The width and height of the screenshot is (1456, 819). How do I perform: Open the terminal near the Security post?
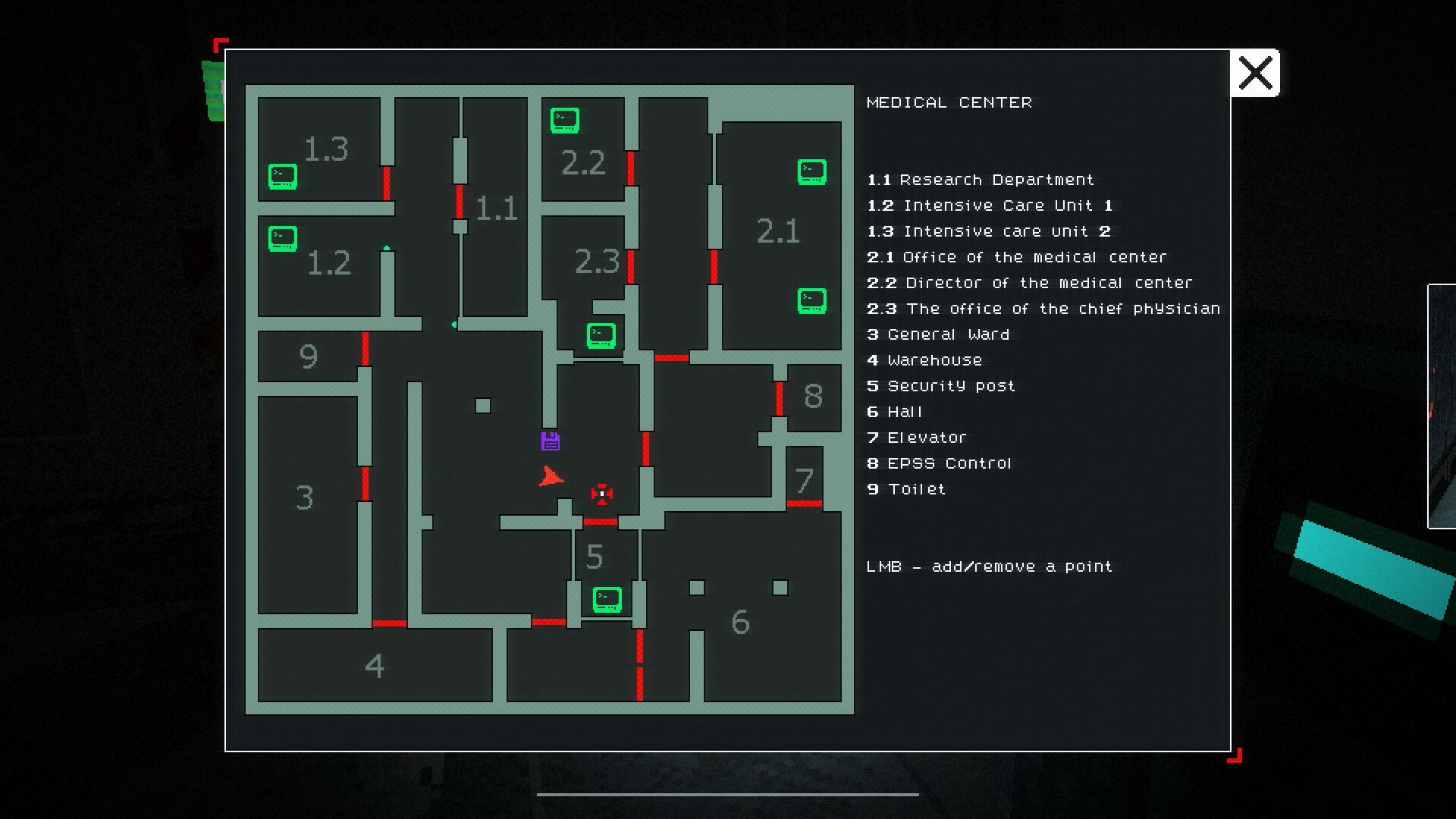(606, 600)
